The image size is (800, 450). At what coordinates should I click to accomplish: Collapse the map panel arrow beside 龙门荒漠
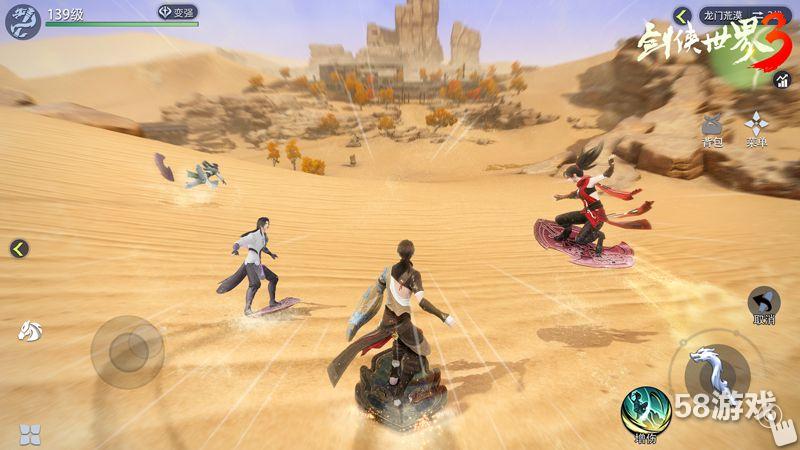683,16
